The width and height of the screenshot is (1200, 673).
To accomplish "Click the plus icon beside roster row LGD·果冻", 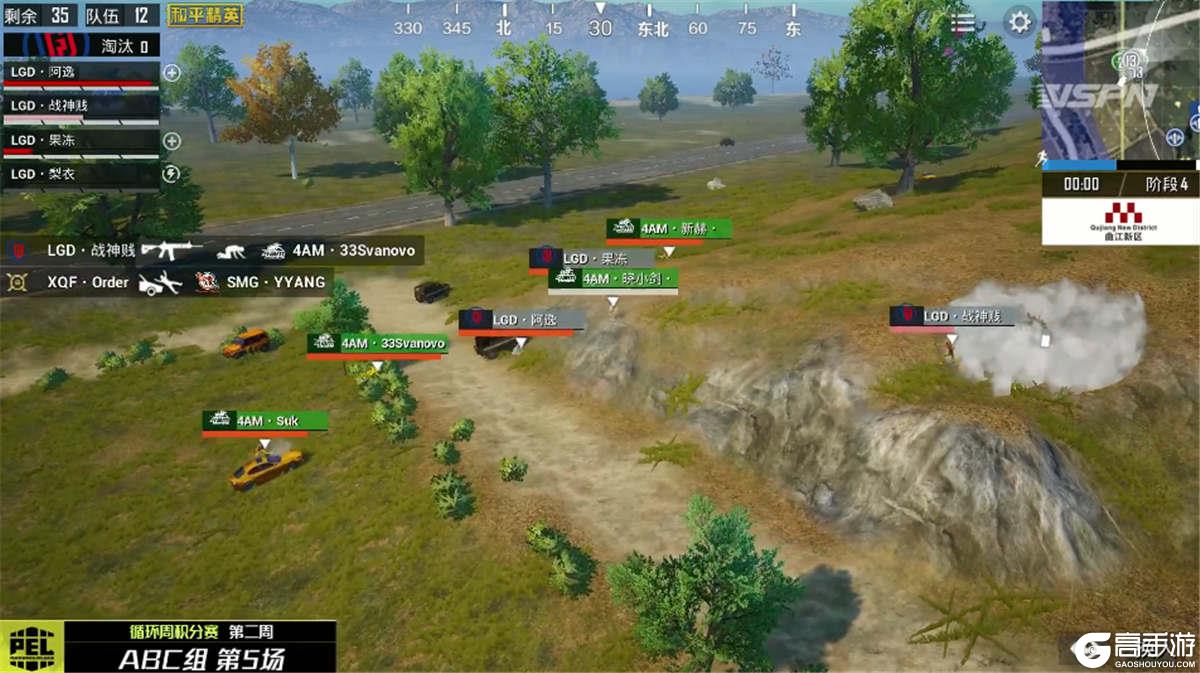I will click(x=172, y=141).
